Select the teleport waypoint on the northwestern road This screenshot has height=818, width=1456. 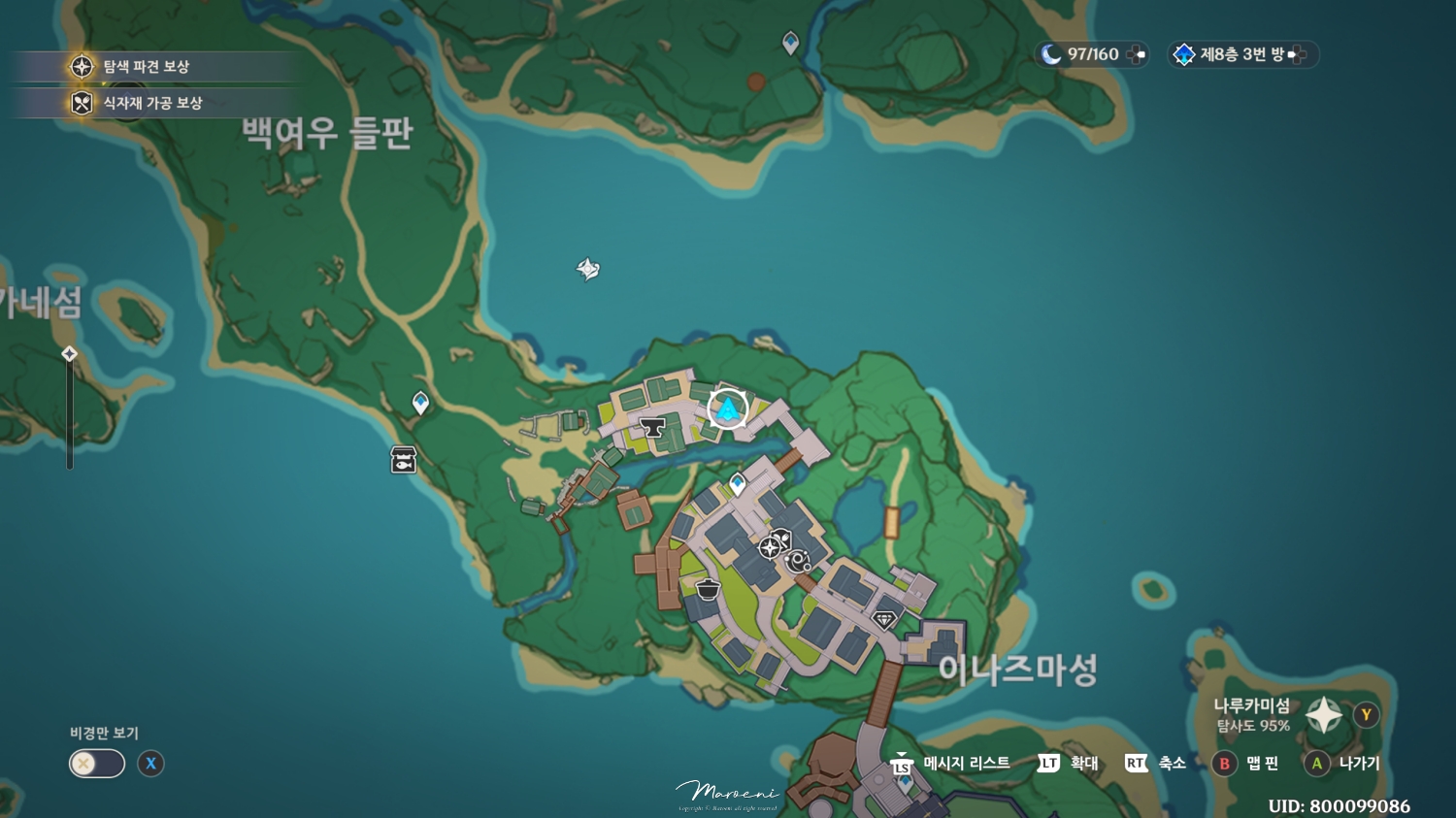point(419,400)
